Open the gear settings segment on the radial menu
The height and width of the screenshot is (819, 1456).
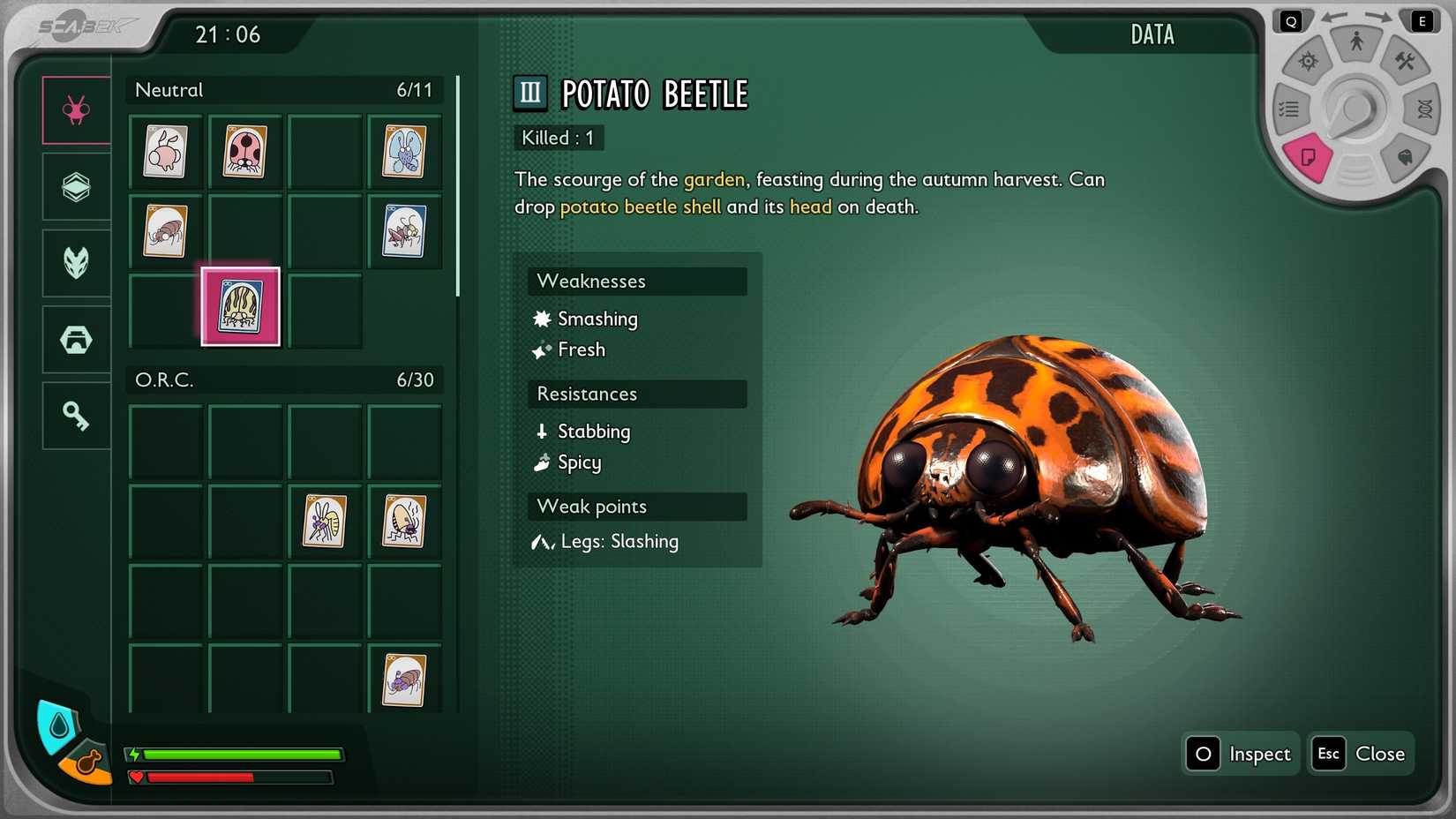tap(1305, 62)
